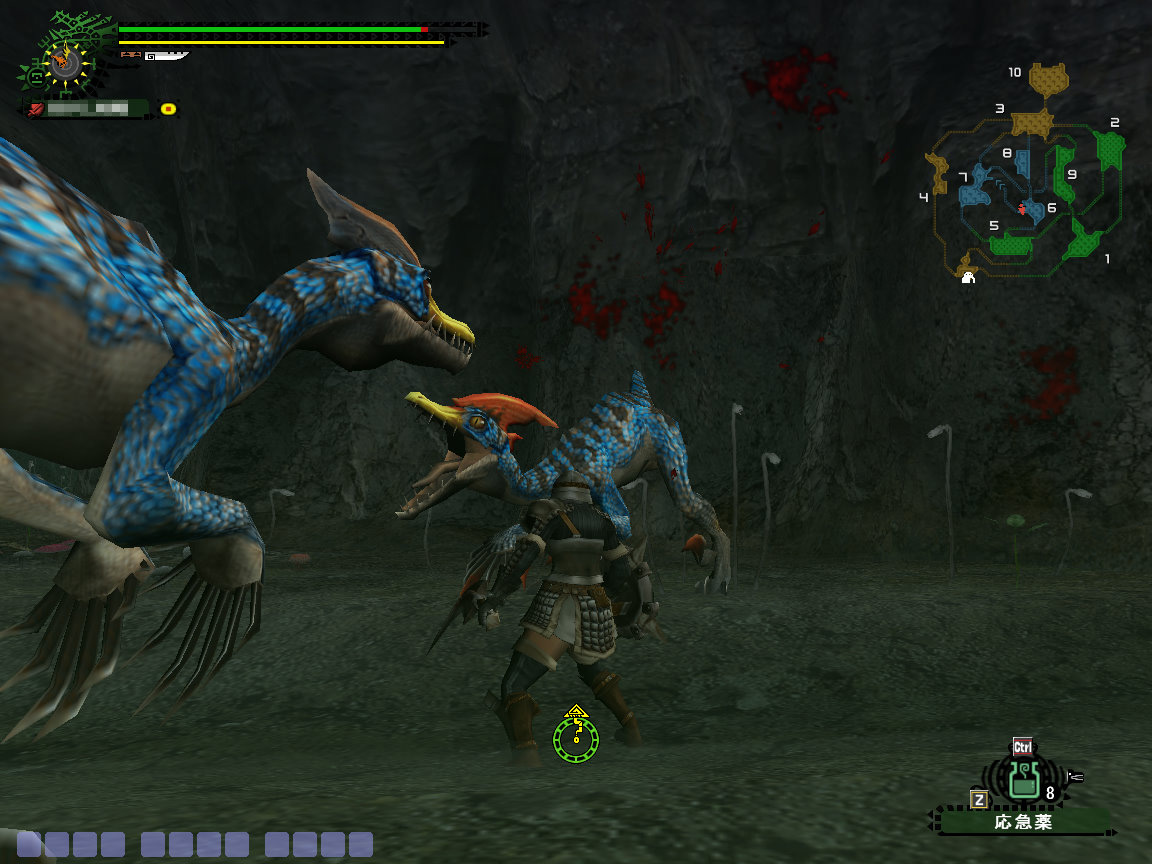
Task: Choose area 3 zone on the minimap
Action: click(1032, 123)
